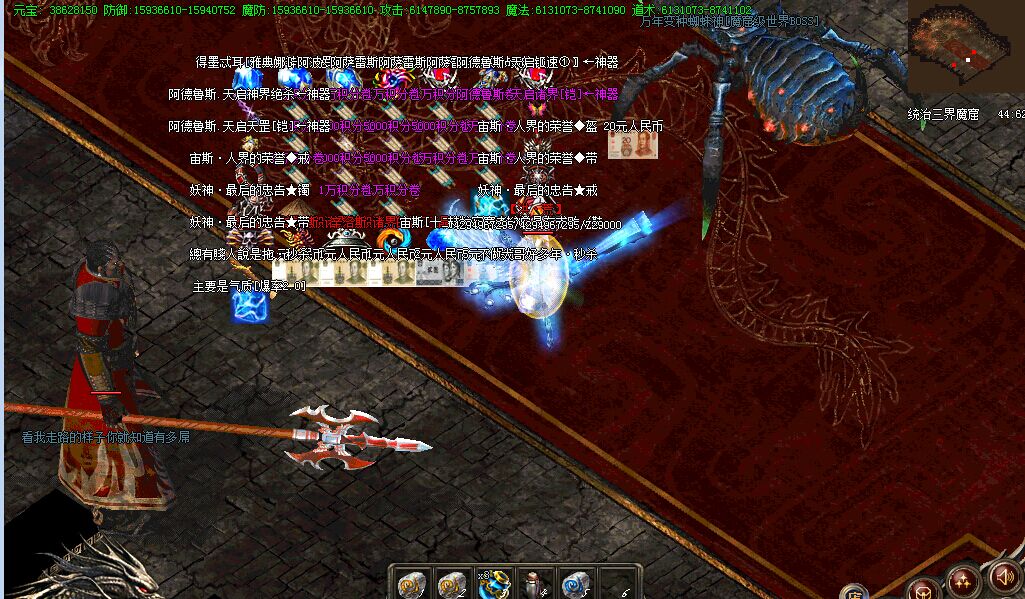1025x599 pixels.
Task: Open the shop button marked 店
Action: click(853, 592)
